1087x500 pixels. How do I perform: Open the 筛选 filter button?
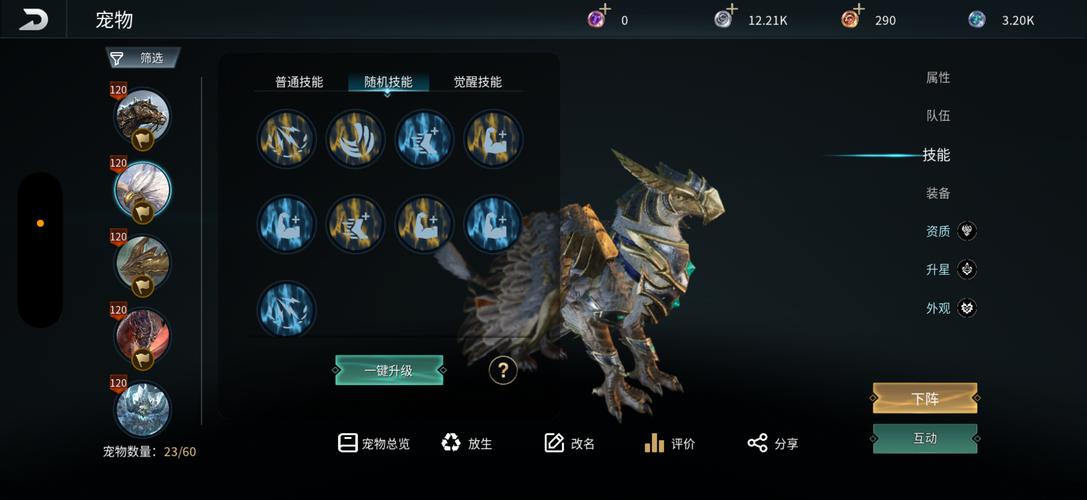click(x=144, y=58)
